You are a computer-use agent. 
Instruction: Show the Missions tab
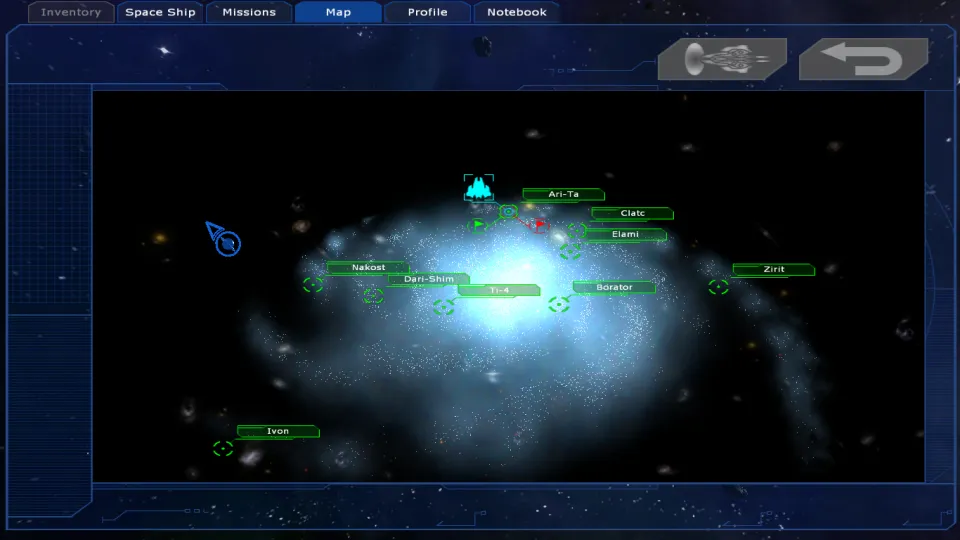click(249, 13)
